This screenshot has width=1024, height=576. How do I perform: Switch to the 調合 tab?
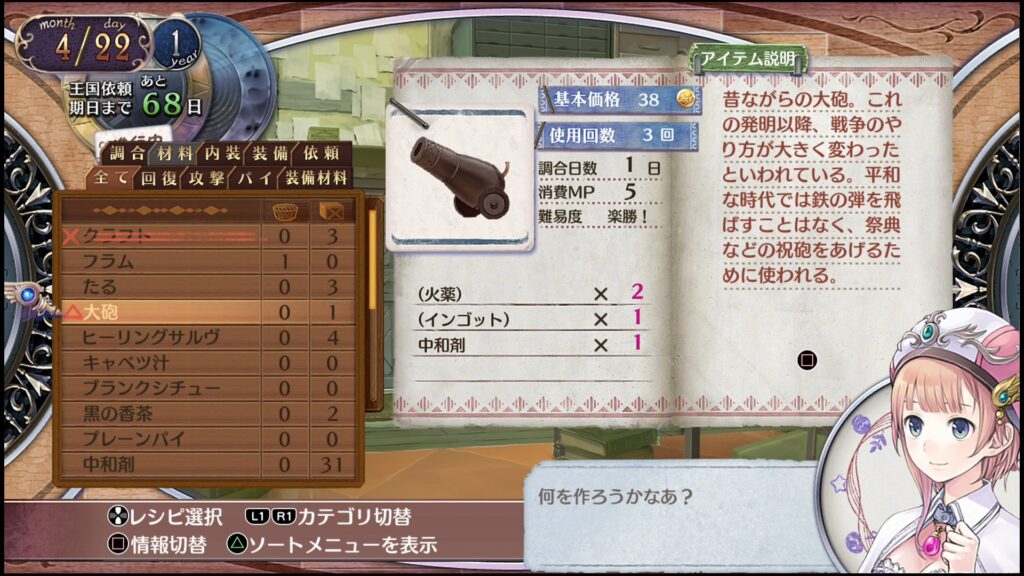tap(126, 153)
